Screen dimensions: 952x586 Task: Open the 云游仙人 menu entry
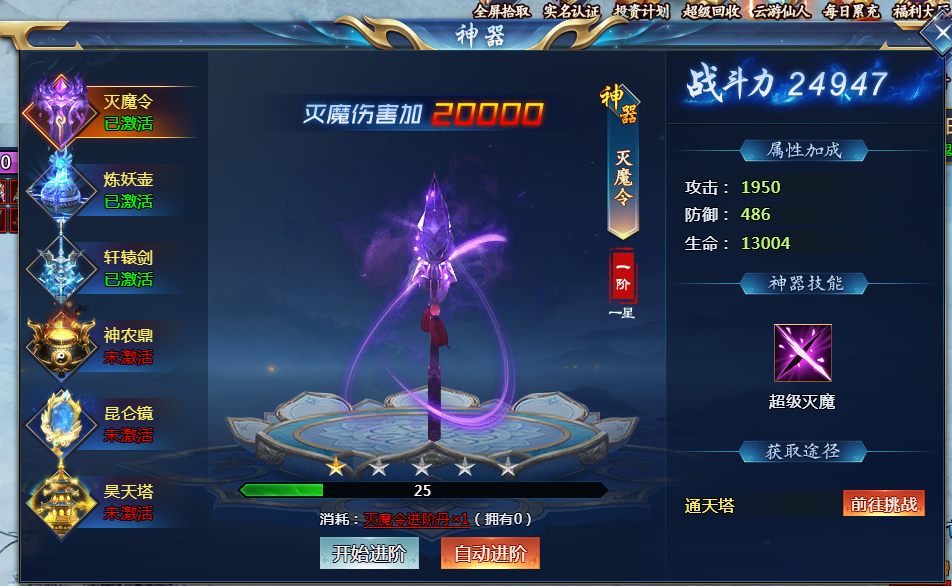781,11
